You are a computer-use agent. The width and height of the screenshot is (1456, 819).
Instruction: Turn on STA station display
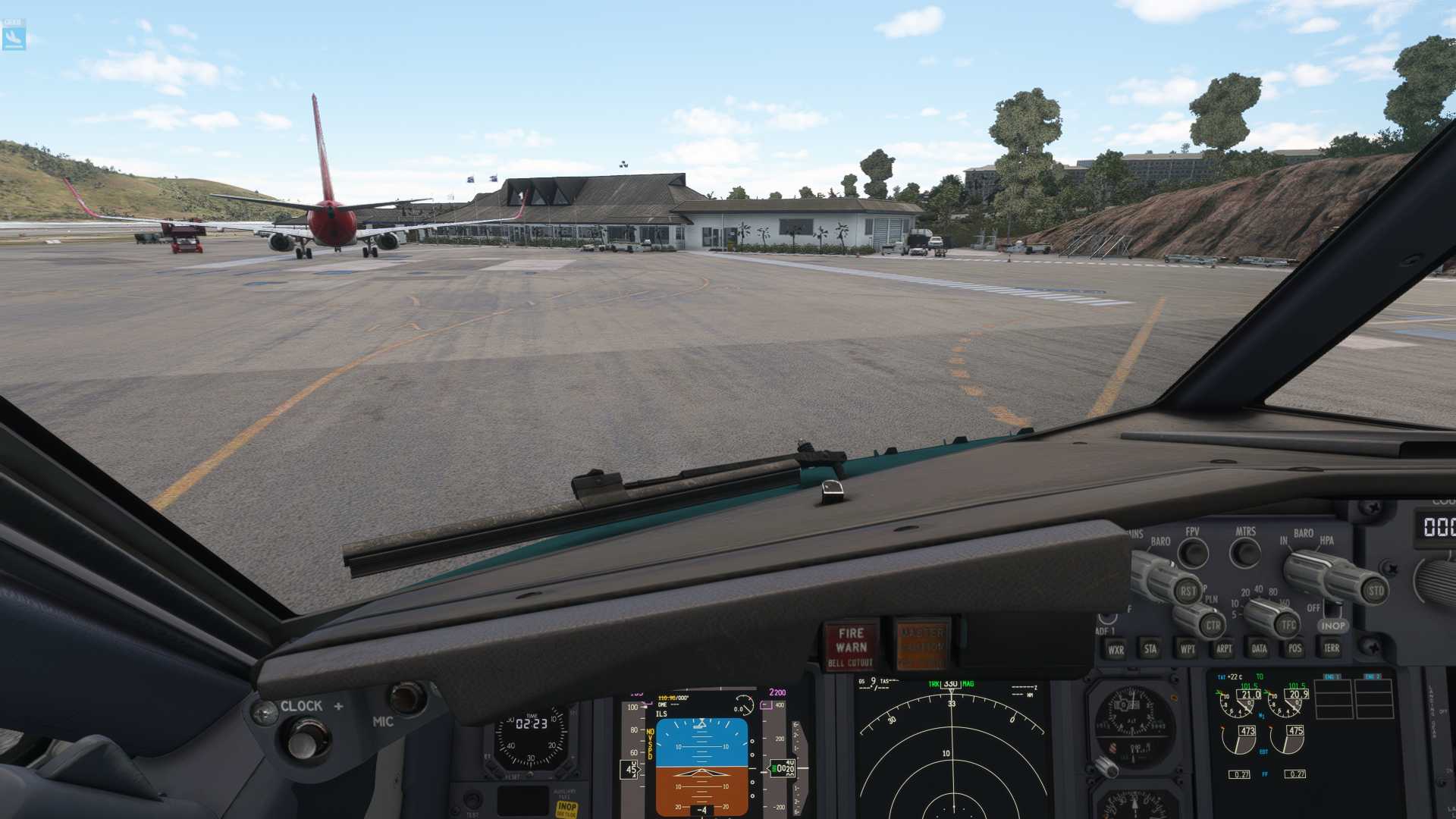1150,648
